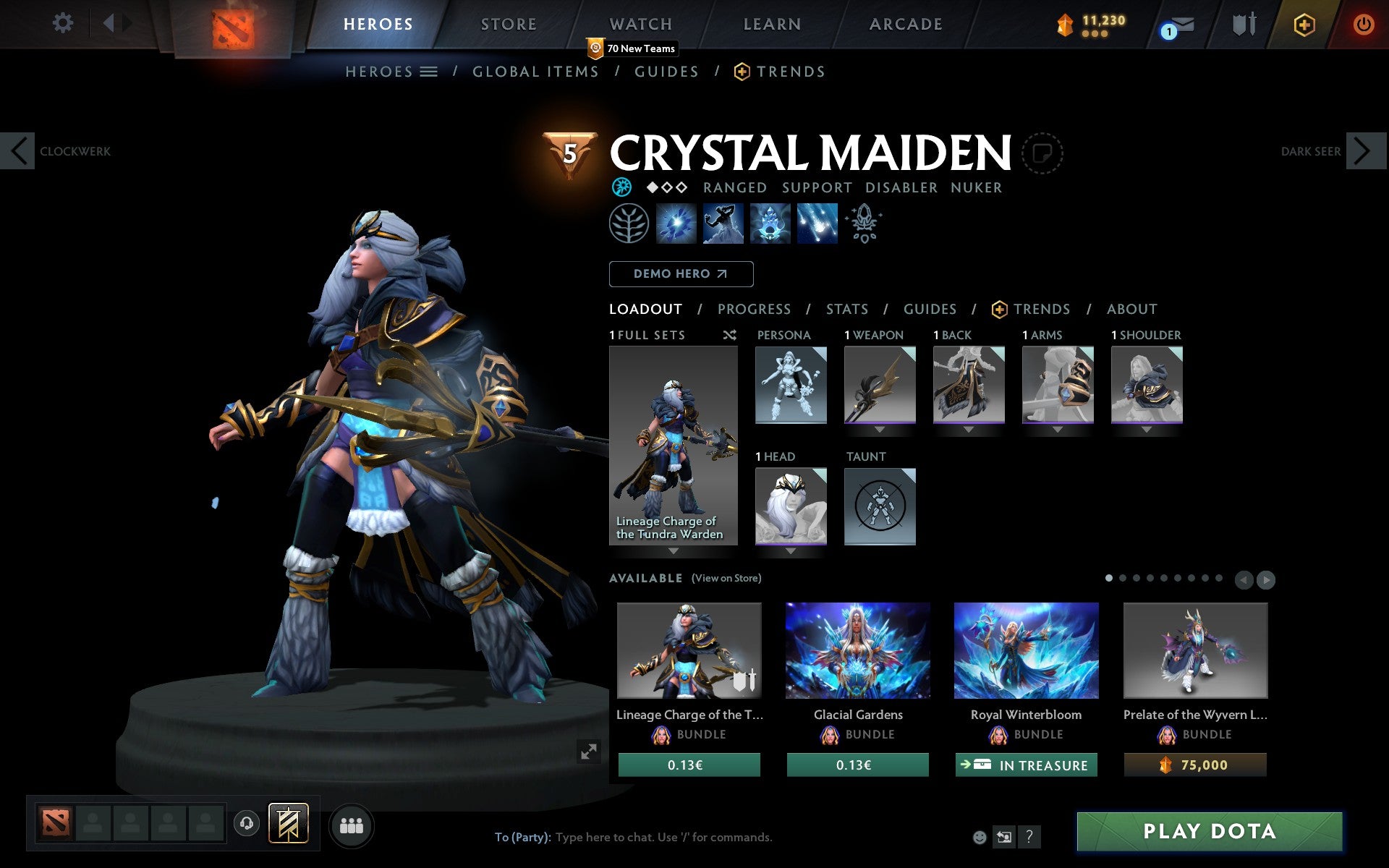The image size is (1389, 868).
Task: Select the Freezing Field ability icon
Action: tap(817, 223)
